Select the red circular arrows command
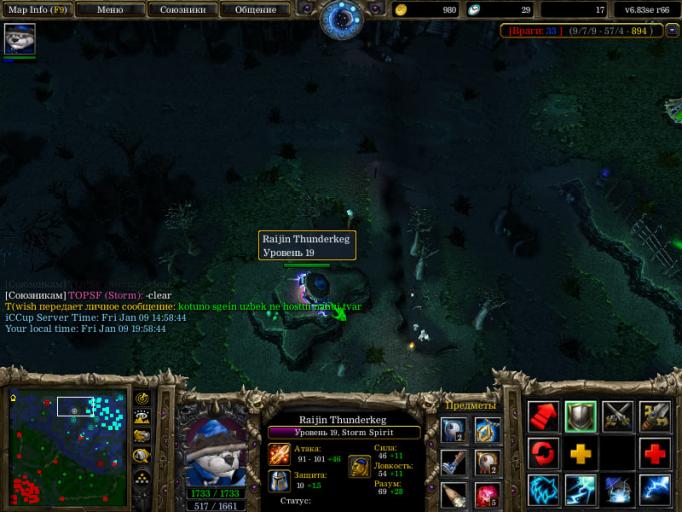 pos(544,453)
